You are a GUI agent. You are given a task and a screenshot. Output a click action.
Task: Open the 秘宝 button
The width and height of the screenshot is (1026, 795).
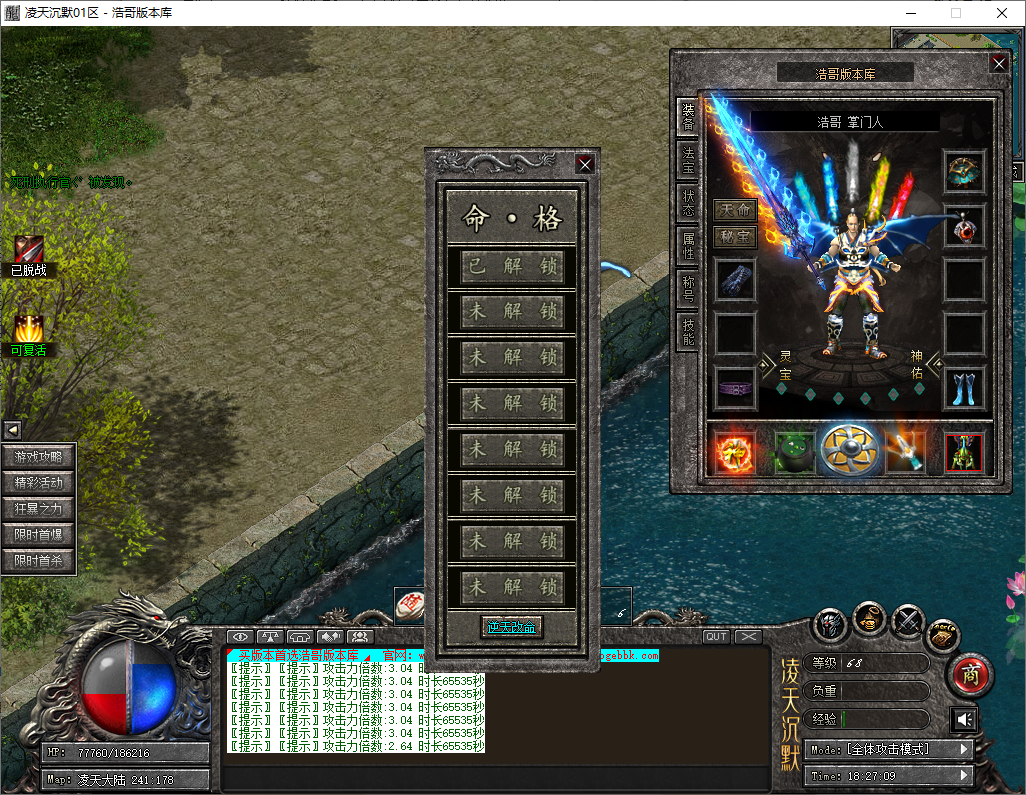pyautogui.click(x=735, y=237)
